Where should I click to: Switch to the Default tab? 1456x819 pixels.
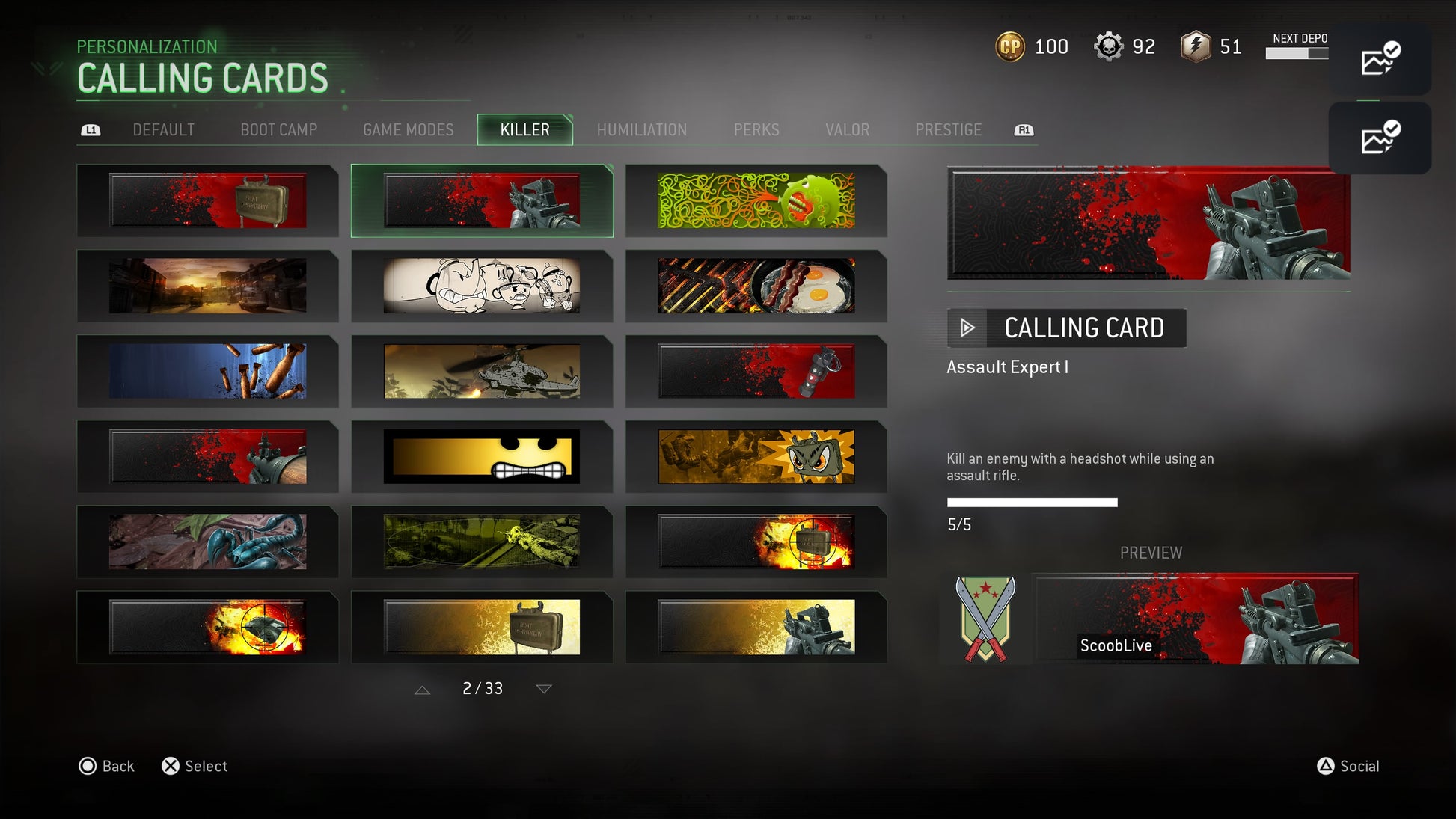[163, 130]
